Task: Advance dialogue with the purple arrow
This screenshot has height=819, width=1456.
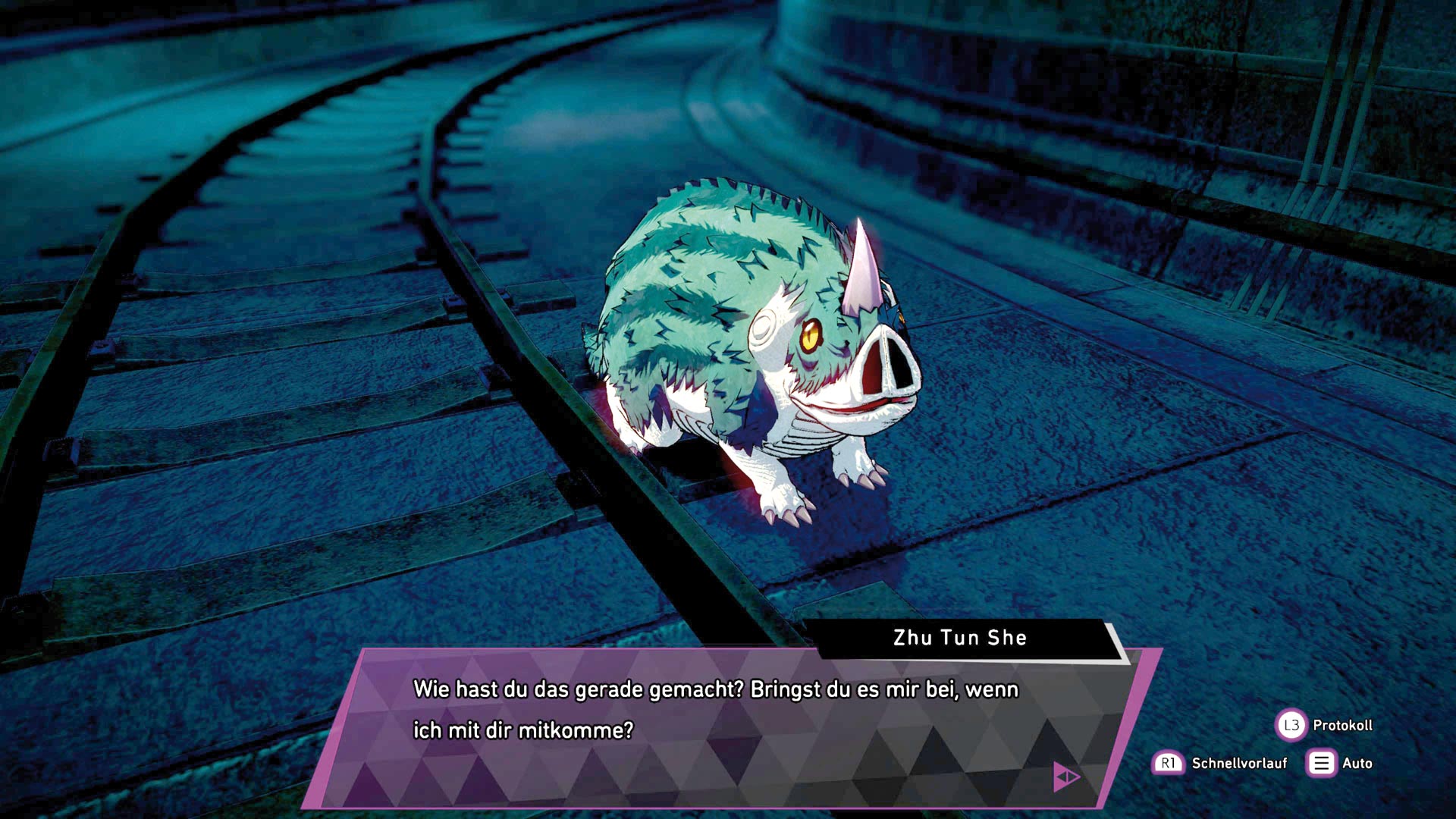Action: click(1066, 777)
